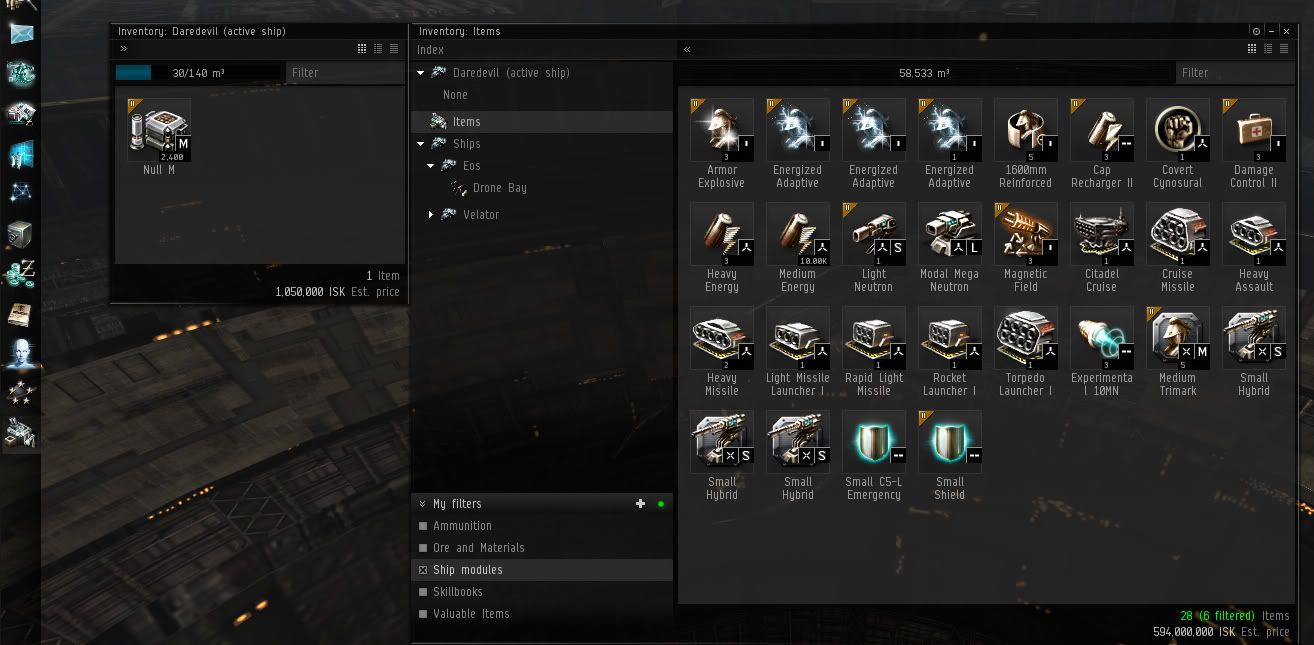1314x645 pixels.
Task: Select the Covert Cynosural module
Action: tap(1177, 131)
